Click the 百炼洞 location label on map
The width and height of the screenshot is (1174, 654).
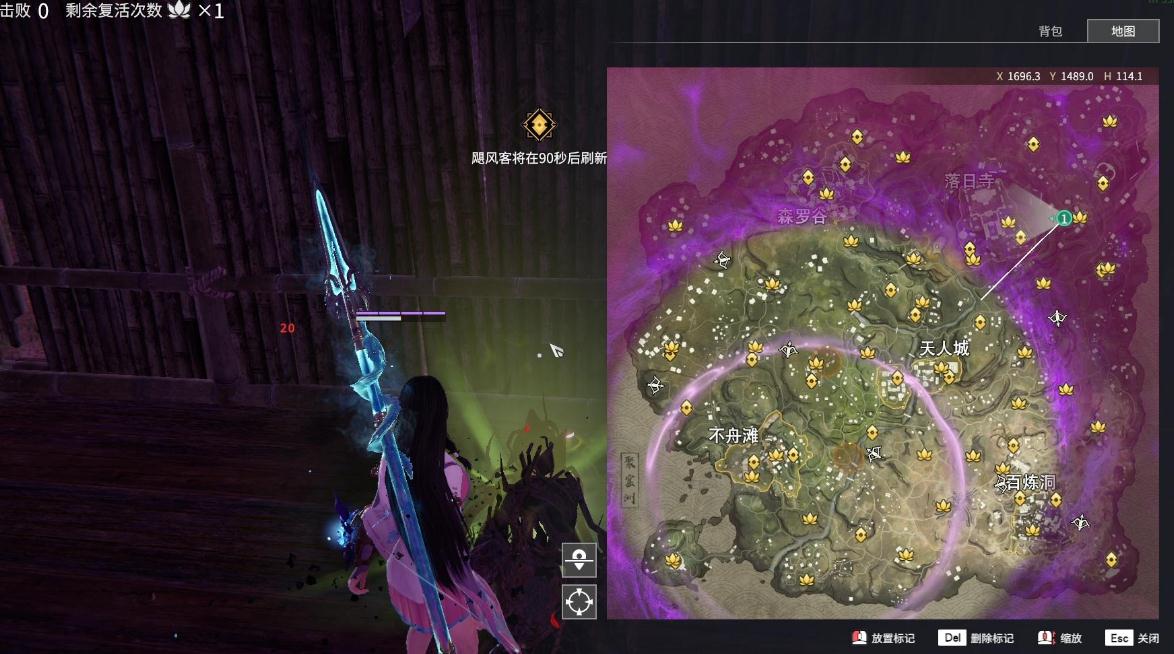(1030, 482)
